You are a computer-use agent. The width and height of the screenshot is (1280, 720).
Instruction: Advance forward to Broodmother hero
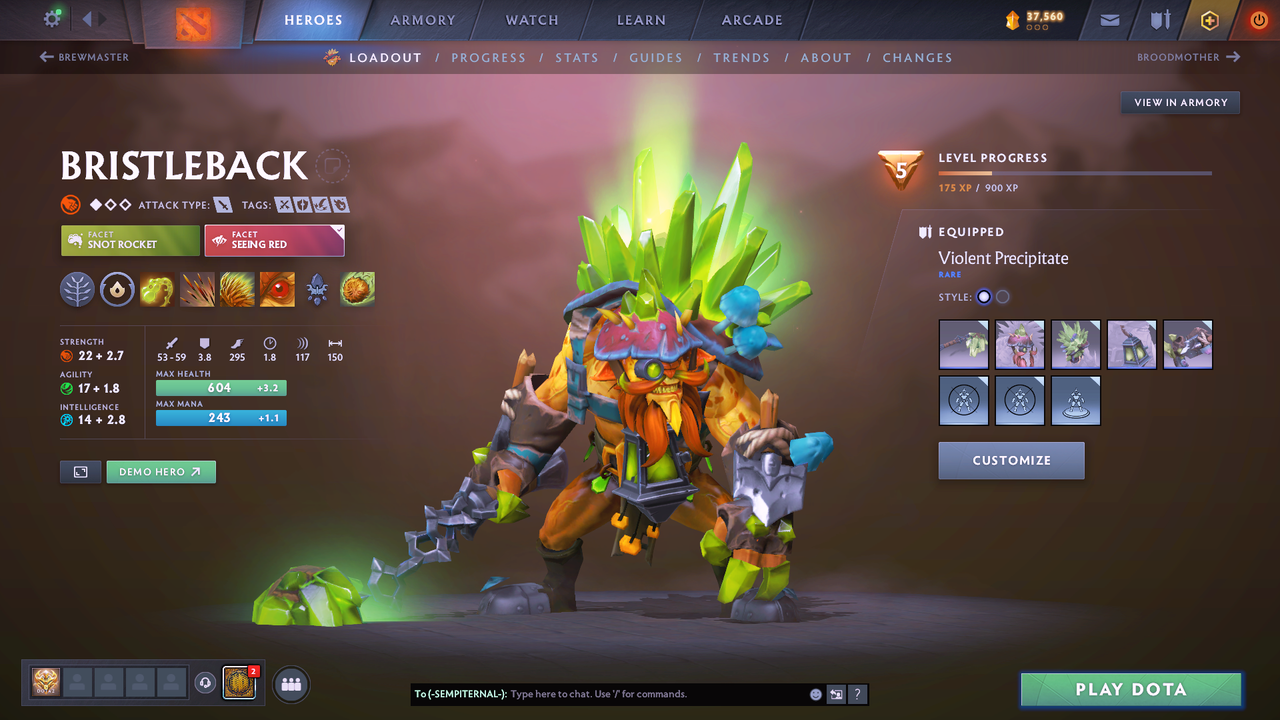coord(1188,57)
